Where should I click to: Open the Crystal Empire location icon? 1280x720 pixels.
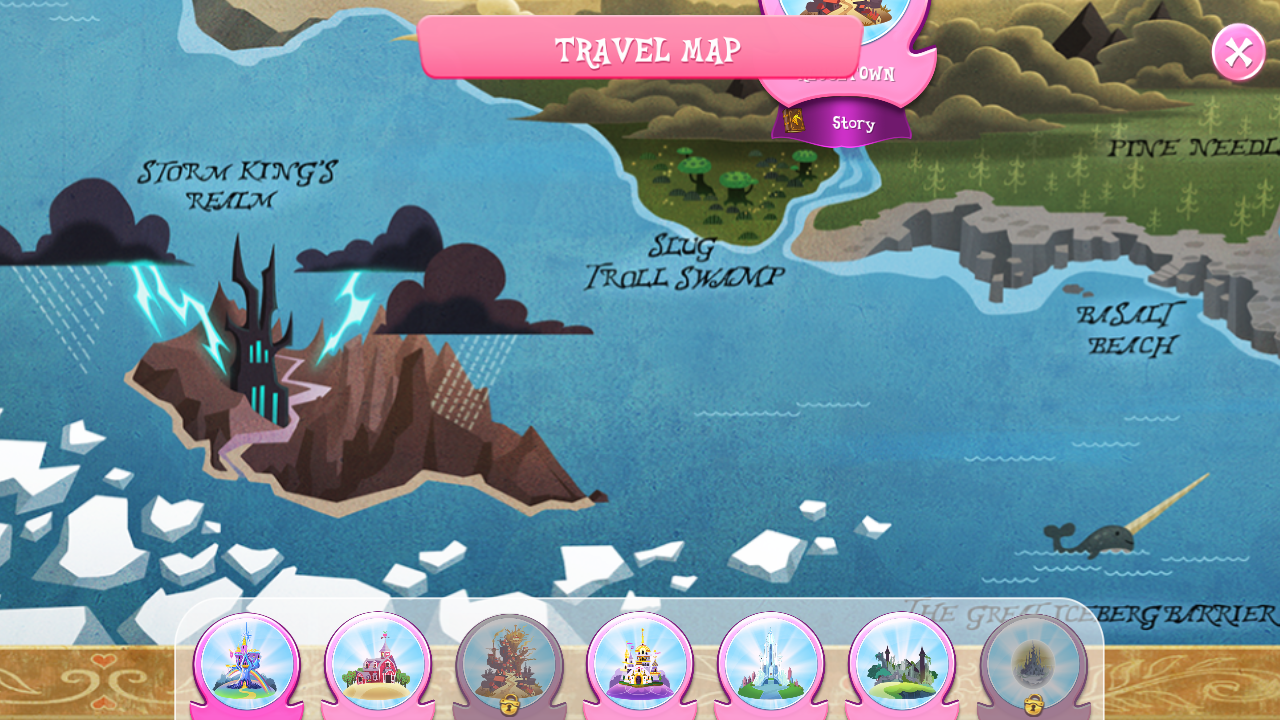coord(770,660)
